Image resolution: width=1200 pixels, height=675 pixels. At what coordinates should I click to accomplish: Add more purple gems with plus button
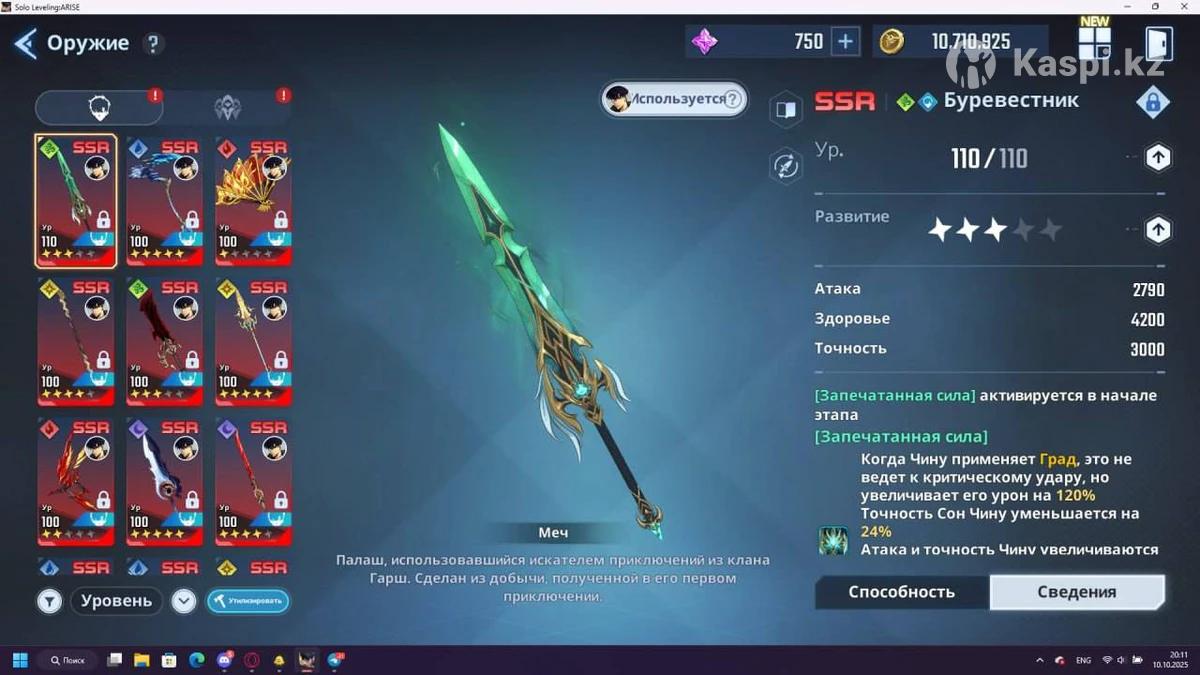pyautogui.click(x=846, y=41)
